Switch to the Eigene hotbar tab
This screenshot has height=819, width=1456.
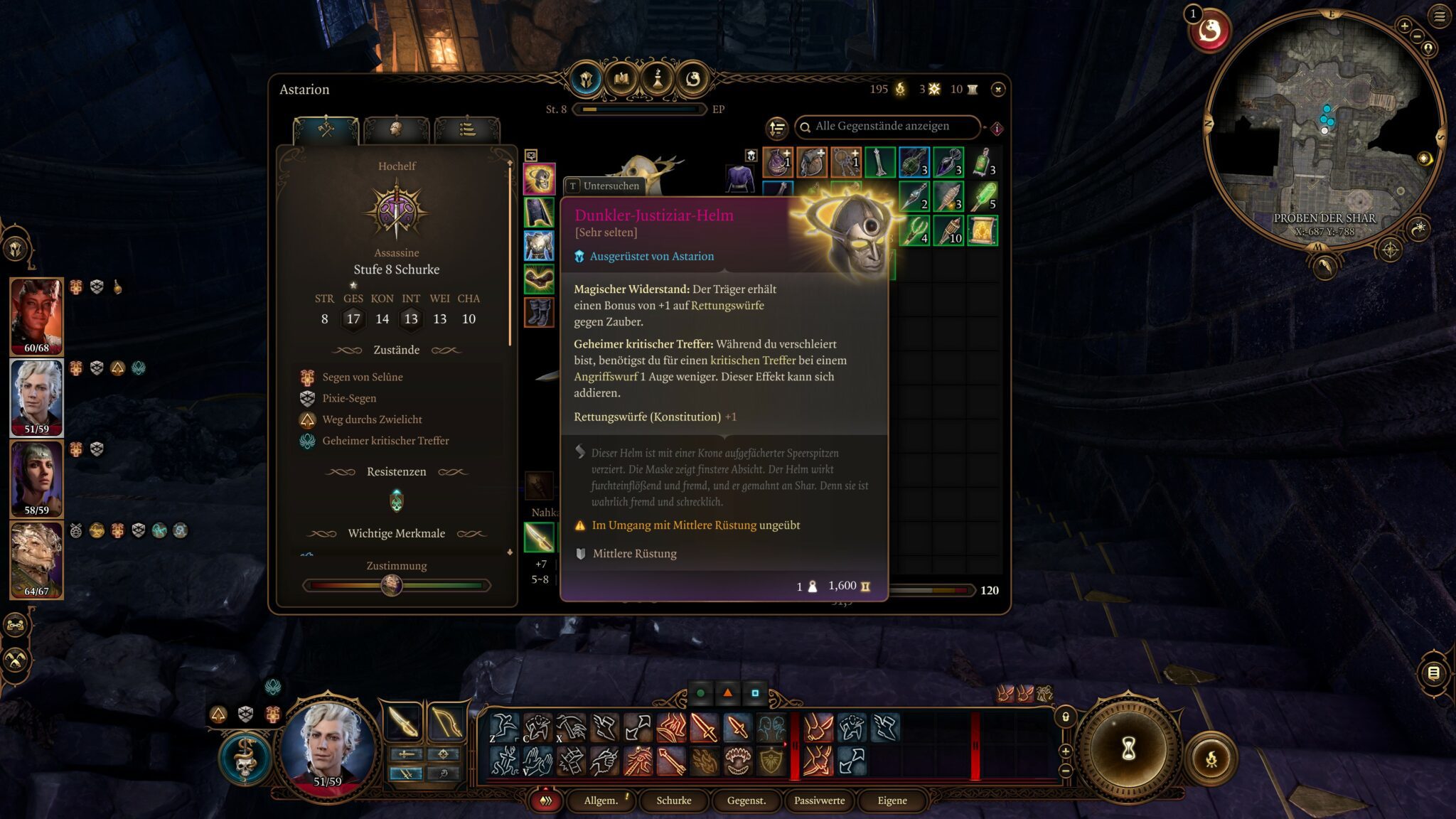click(892, 801)
